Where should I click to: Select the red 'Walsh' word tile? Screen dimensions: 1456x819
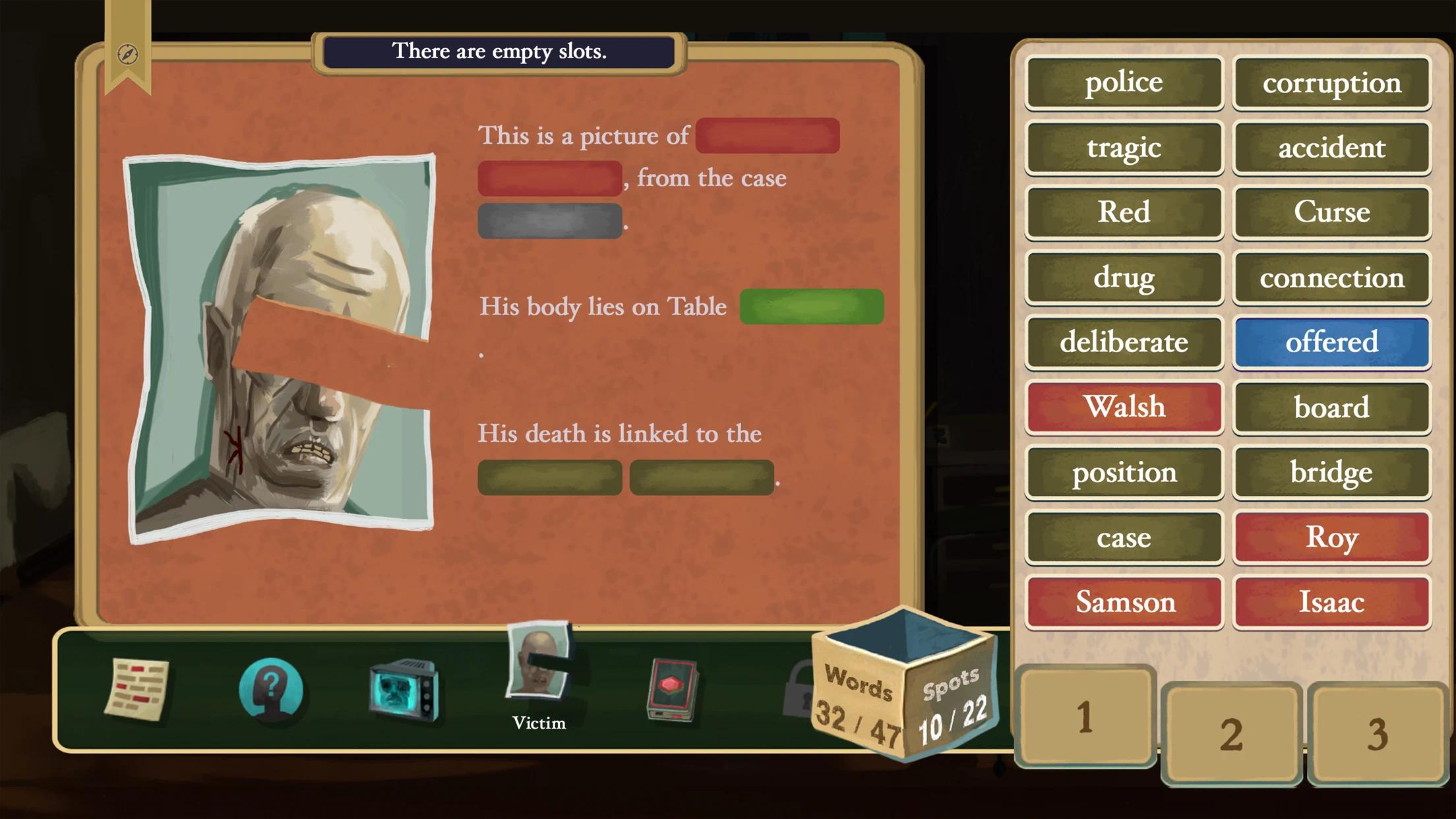(1124, 407)
